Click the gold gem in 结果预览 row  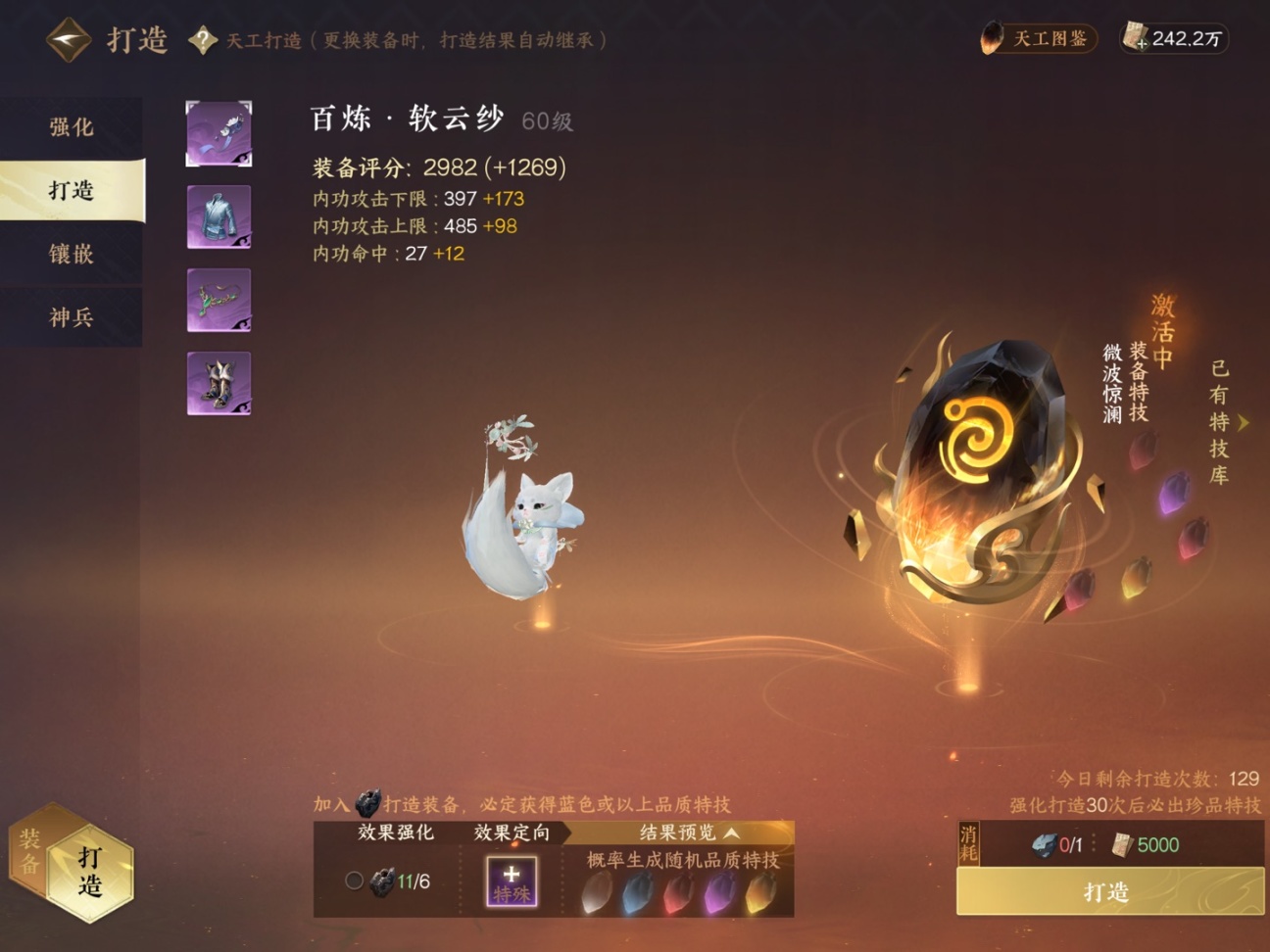[759, 893]
